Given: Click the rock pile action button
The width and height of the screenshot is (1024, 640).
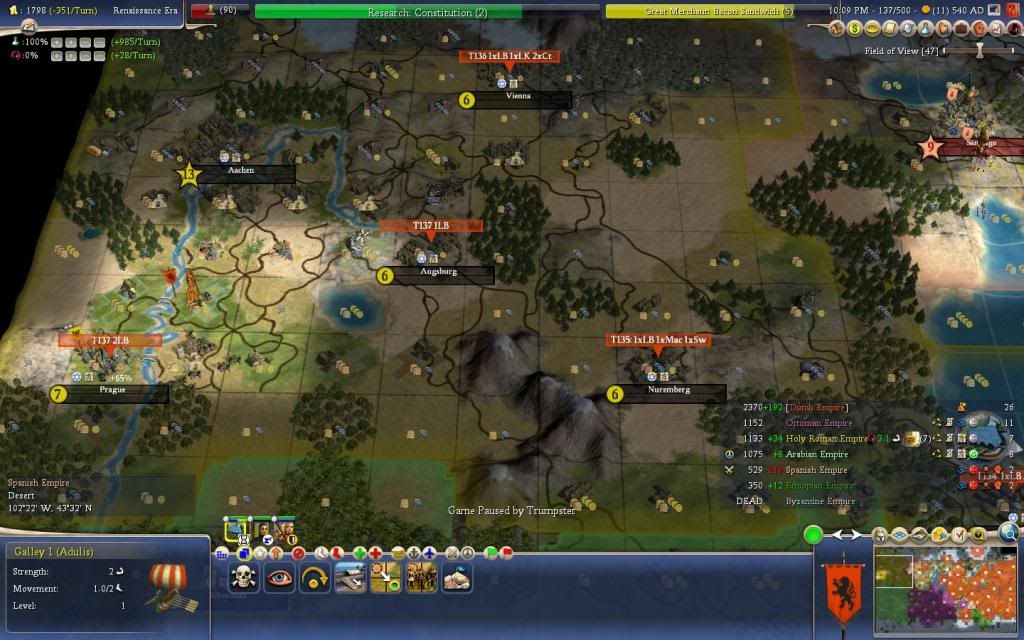Looking at the screenshot, I should click(x=456, y=577).
